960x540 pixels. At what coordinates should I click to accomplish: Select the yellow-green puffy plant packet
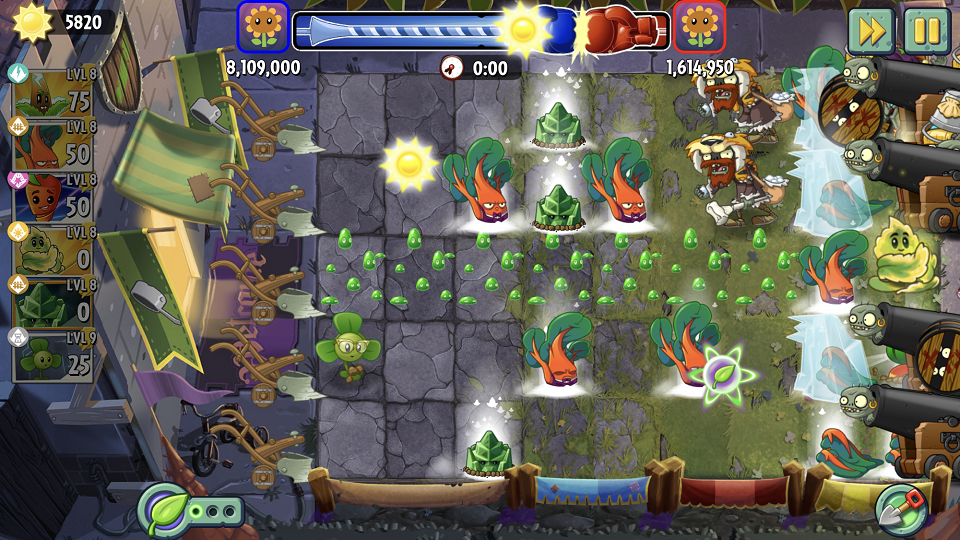54,248
